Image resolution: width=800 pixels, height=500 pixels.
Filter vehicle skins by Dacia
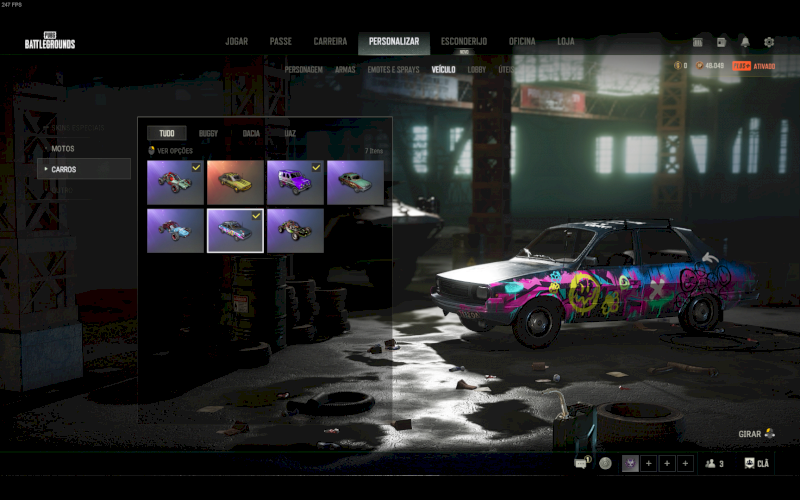(x=251, y=133)
